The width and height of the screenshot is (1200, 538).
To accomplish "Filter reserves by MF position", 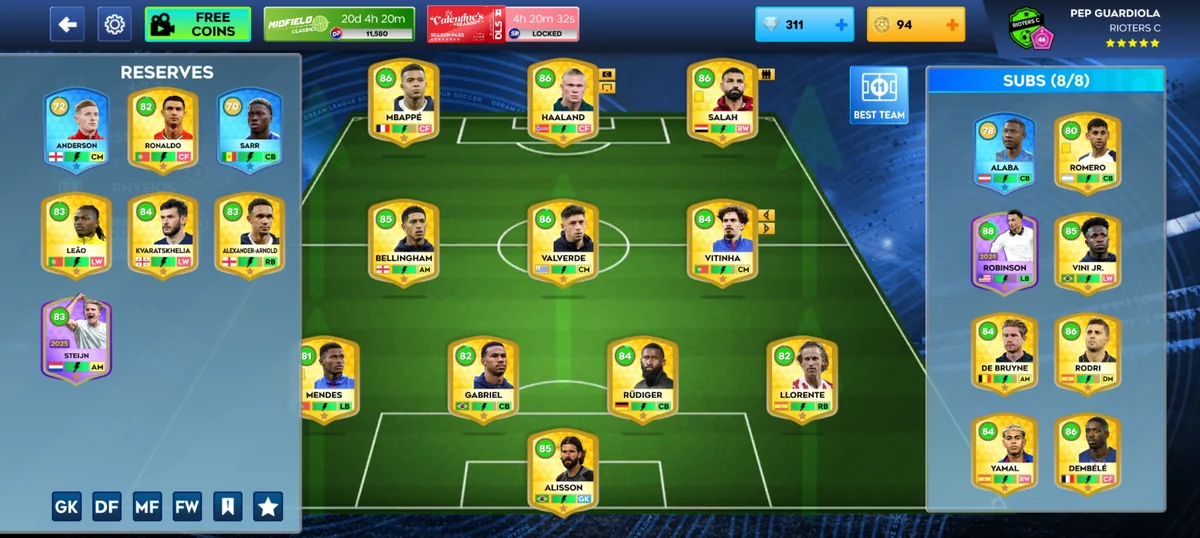I will (147, 507).
